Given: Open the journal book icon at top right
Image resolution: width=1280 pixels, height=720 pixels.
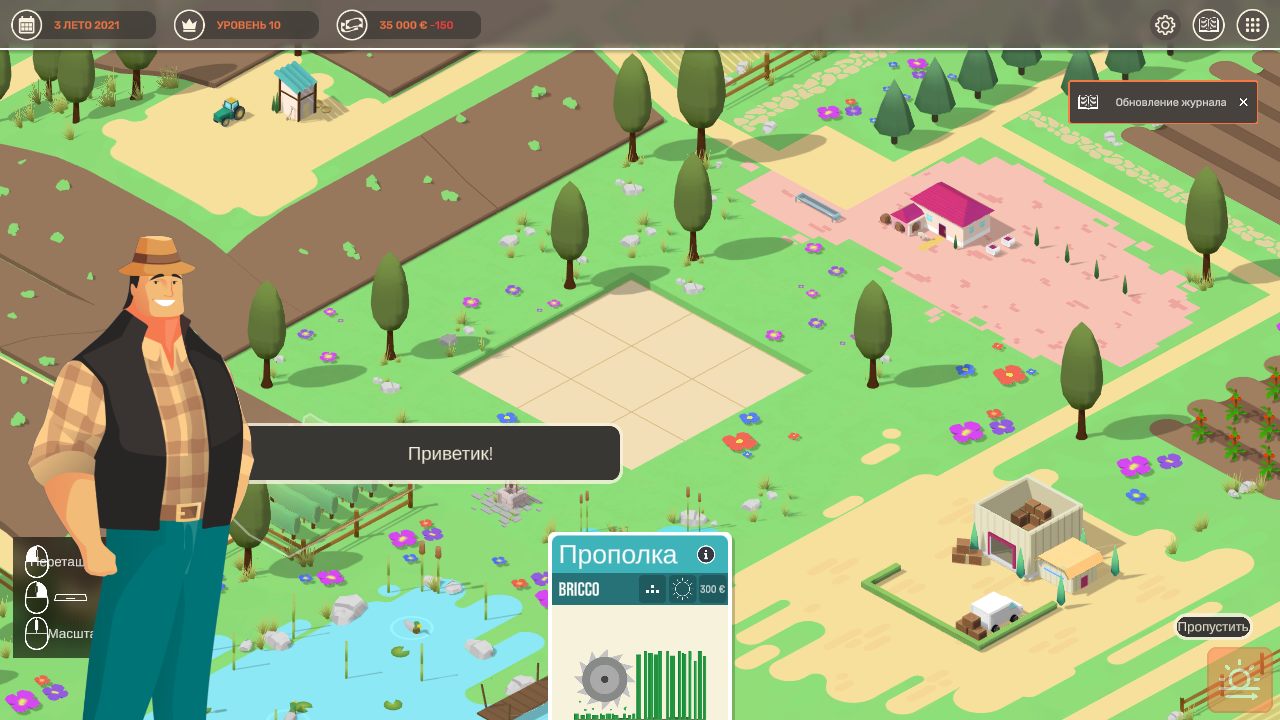Looking at the screenshot, I should (x=1208, y=24).
